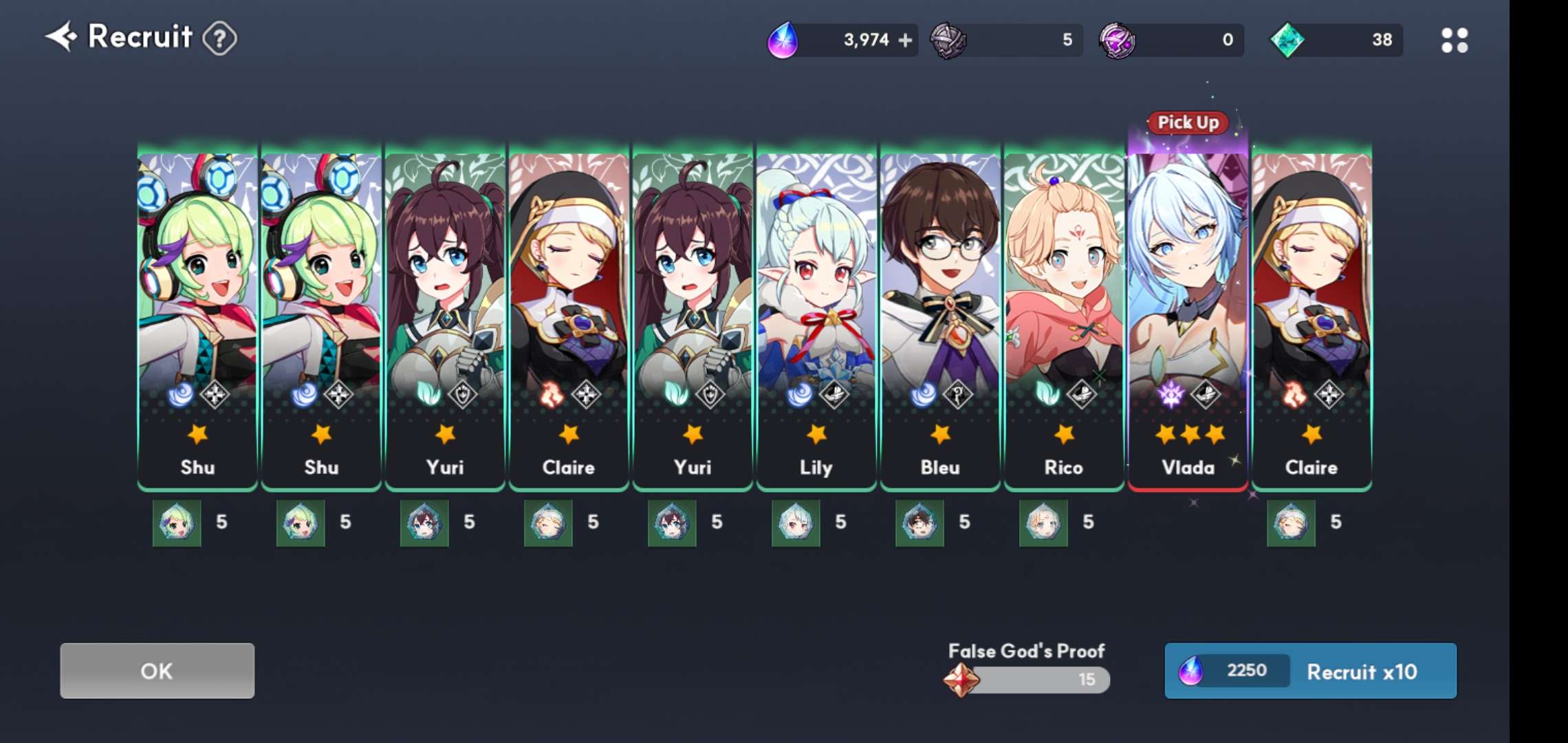1568x743 pixels.
Task: Tap Lily's shard reward icon
Action: 796,523
